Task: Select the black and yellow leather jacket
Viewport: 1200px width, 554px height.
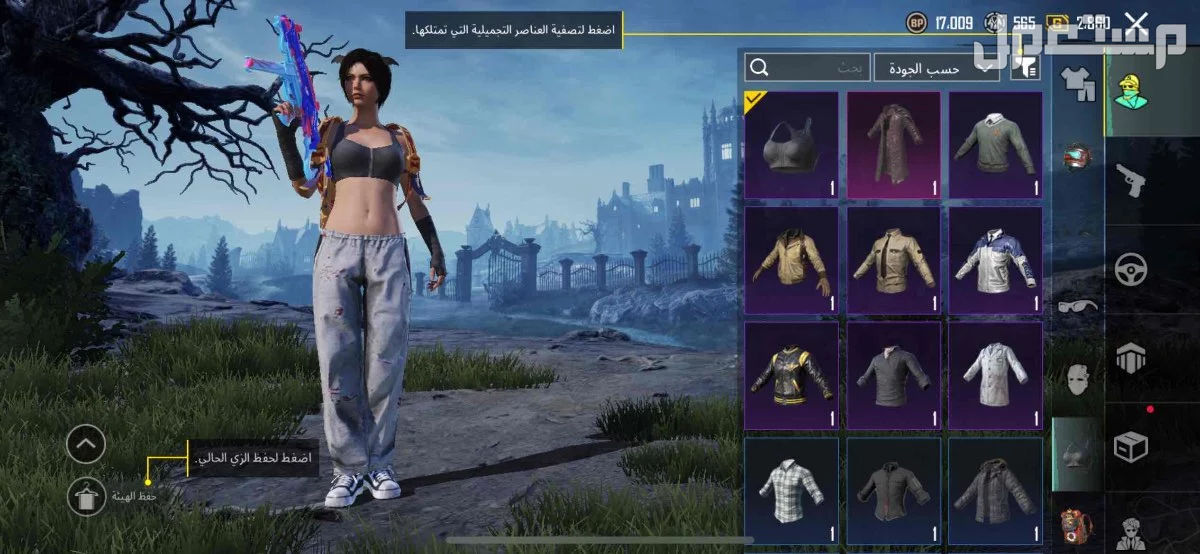Action: click(x=791, y=374)
